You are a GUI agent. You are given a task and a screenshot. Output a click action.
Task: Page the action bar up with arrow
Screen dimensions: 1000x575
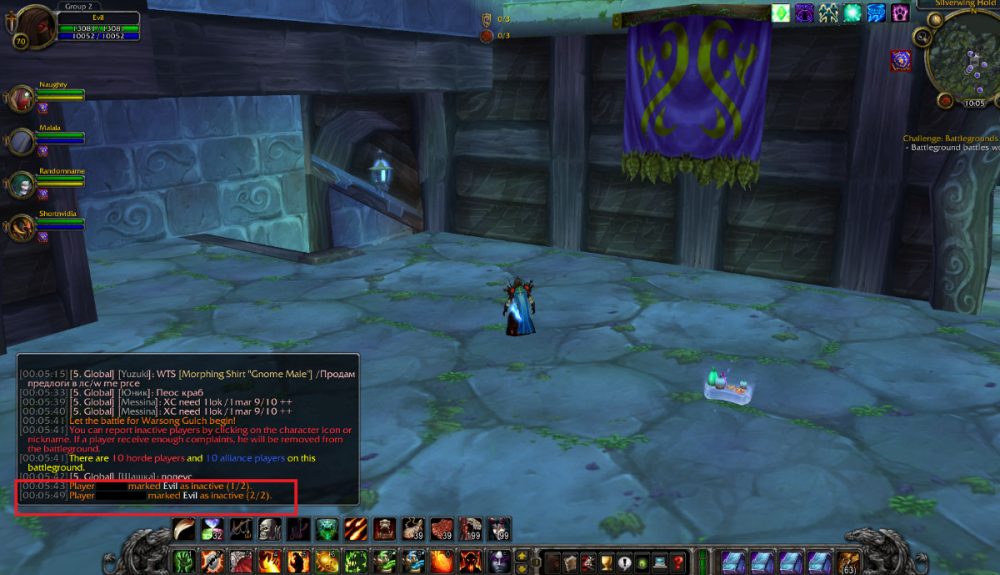coord(521,555)
